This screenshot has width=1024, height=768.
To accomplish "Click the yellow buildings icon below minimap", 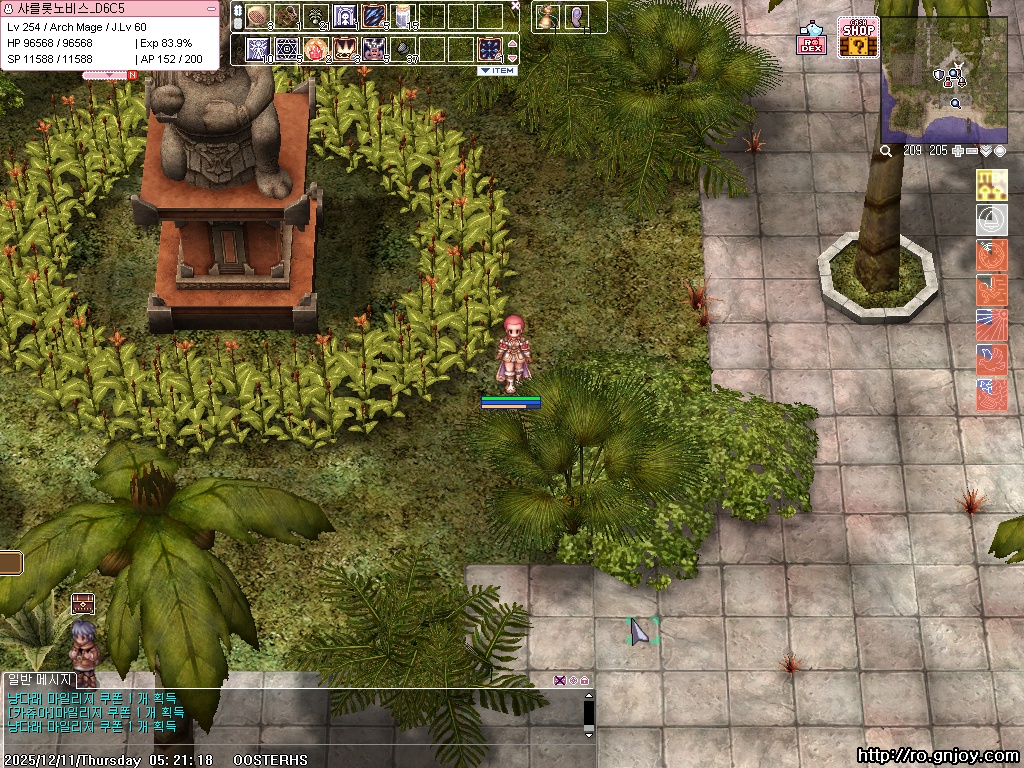I will click(x=991, y=184).
